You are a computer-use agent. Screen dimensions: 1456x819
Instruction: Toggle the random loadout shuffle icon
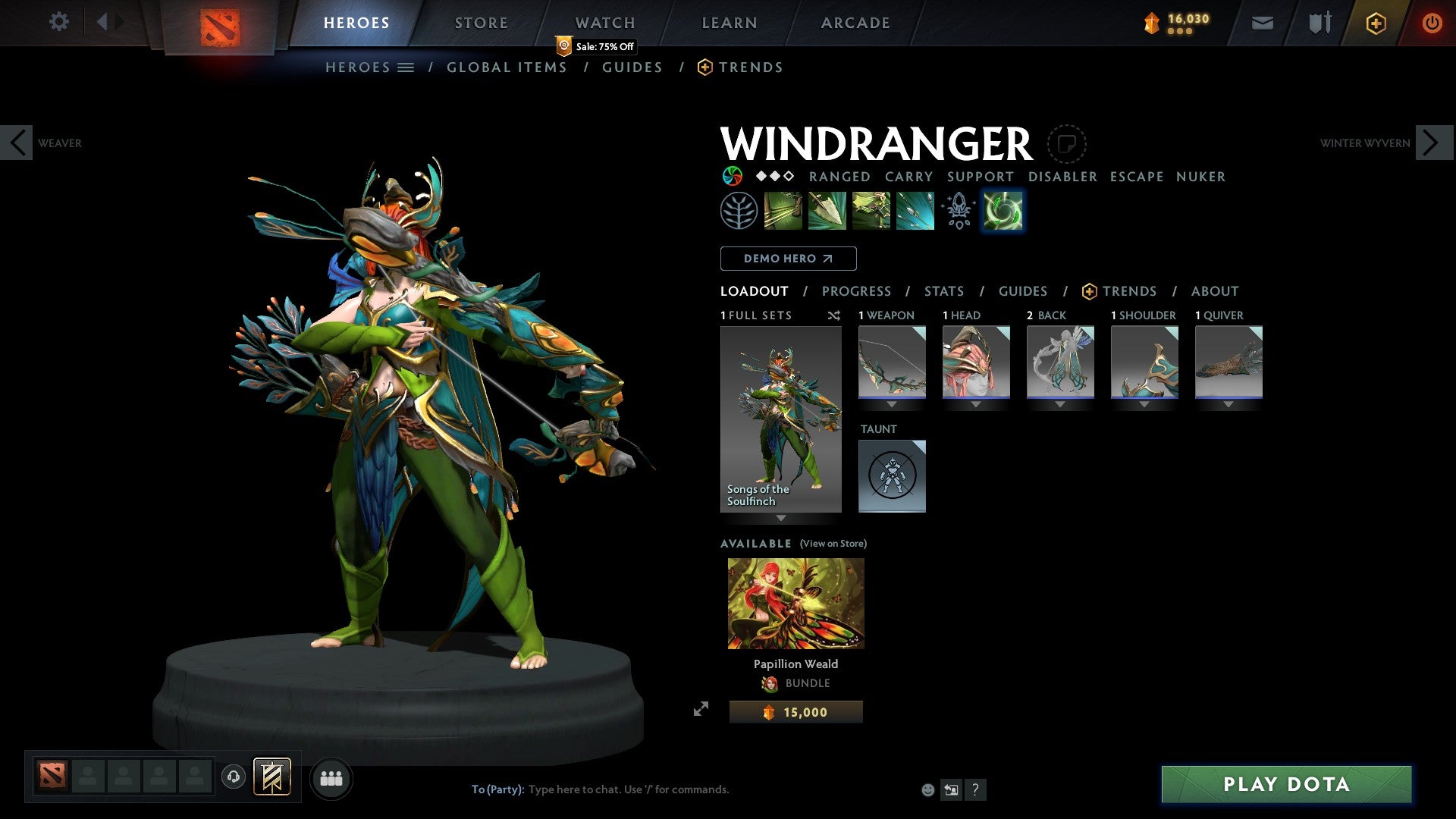(x=834, y=315)
